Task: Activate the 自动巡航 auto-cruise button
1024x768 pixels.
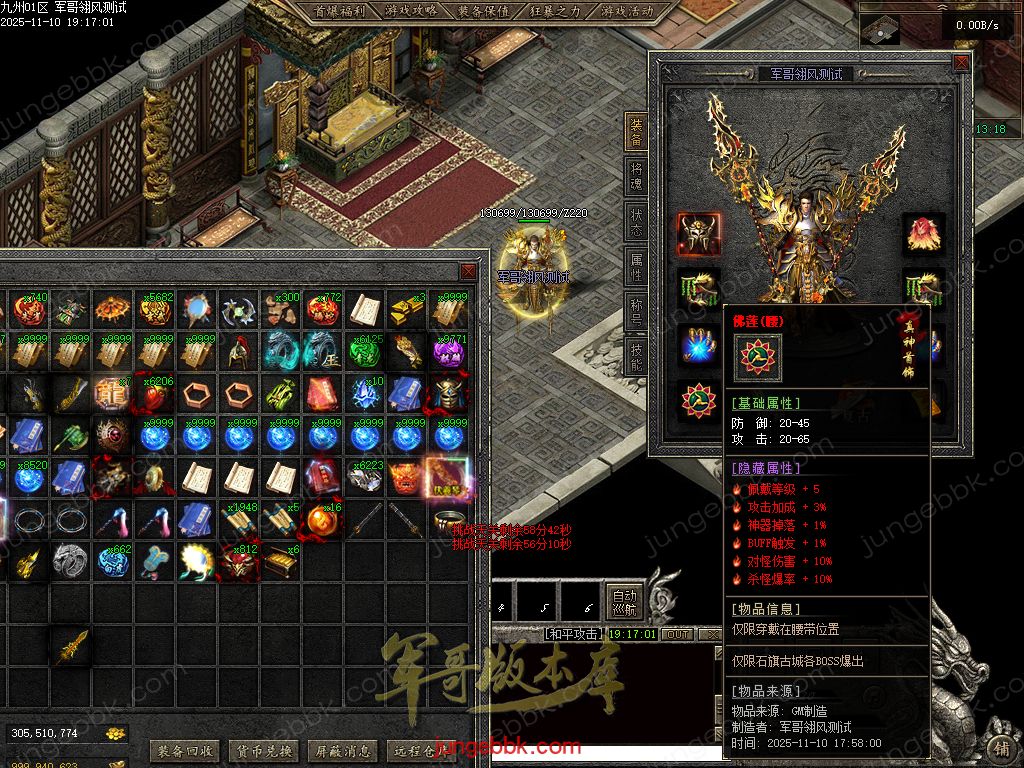Action: tap(624, 602)
